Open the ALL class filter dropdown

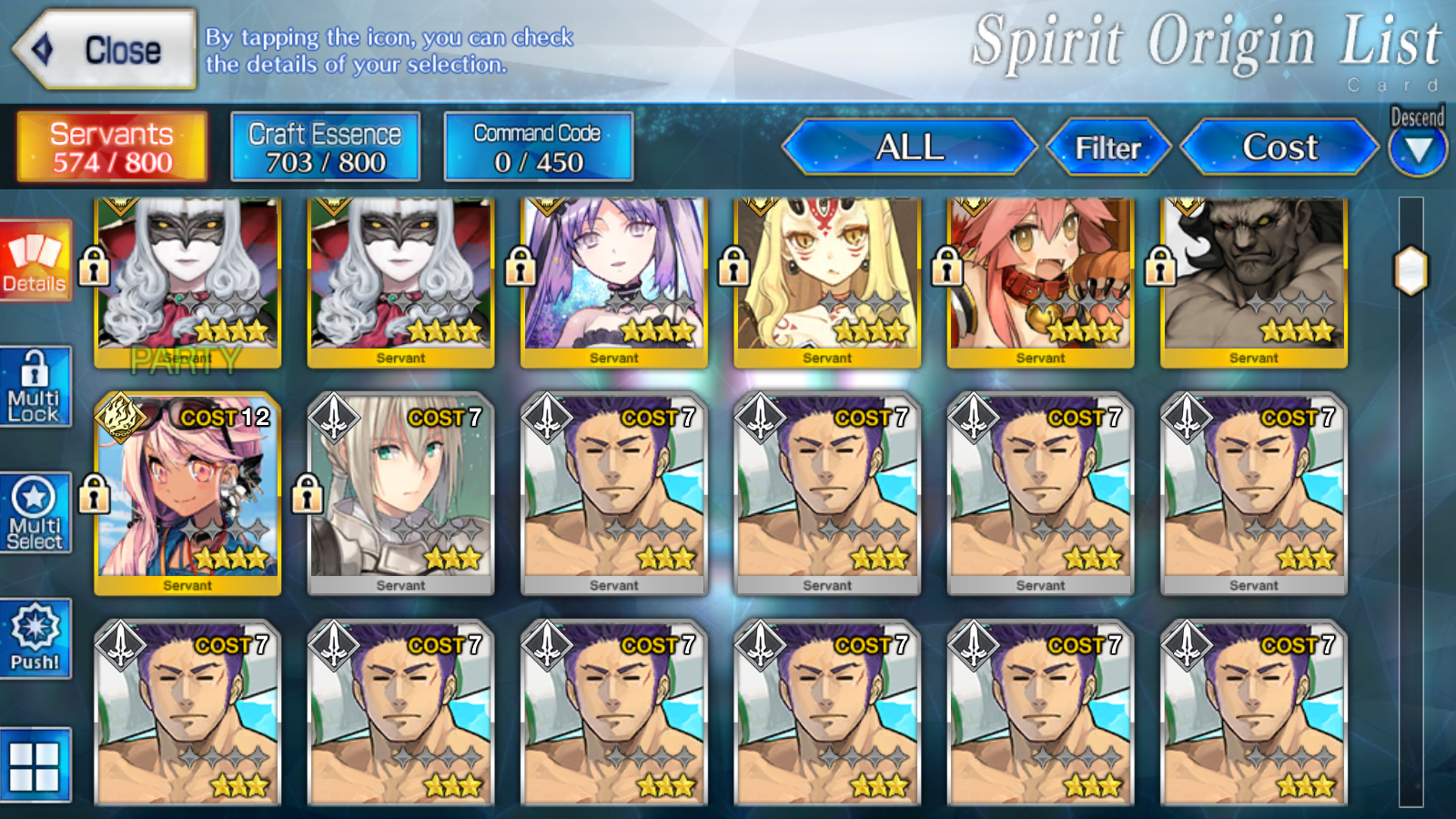coord(908,147)
